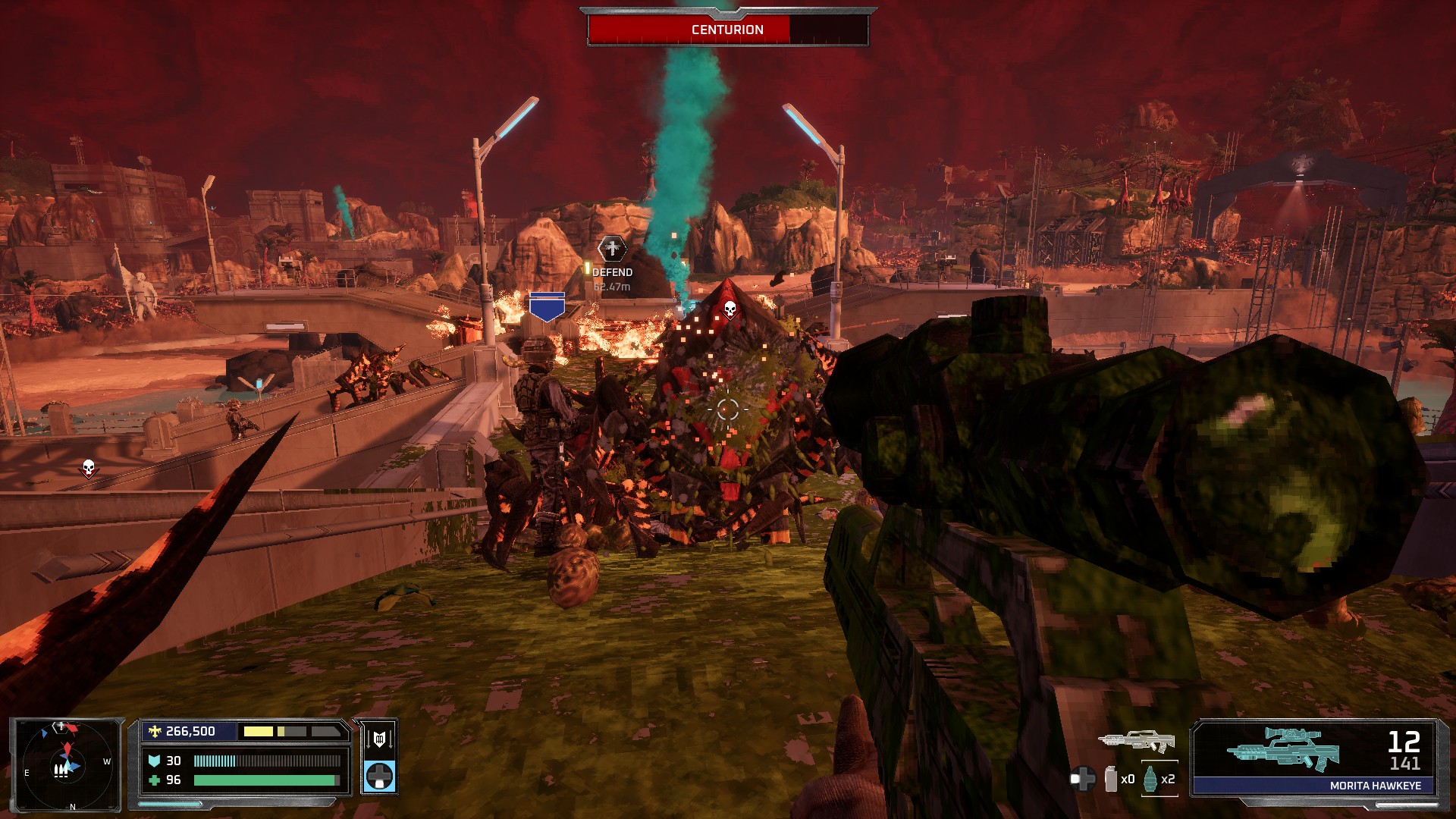This screenshot has width=1456, height=819.
Task: Toggle the highlighted D-pad ability indicator
Action: (x=380, y=777)
